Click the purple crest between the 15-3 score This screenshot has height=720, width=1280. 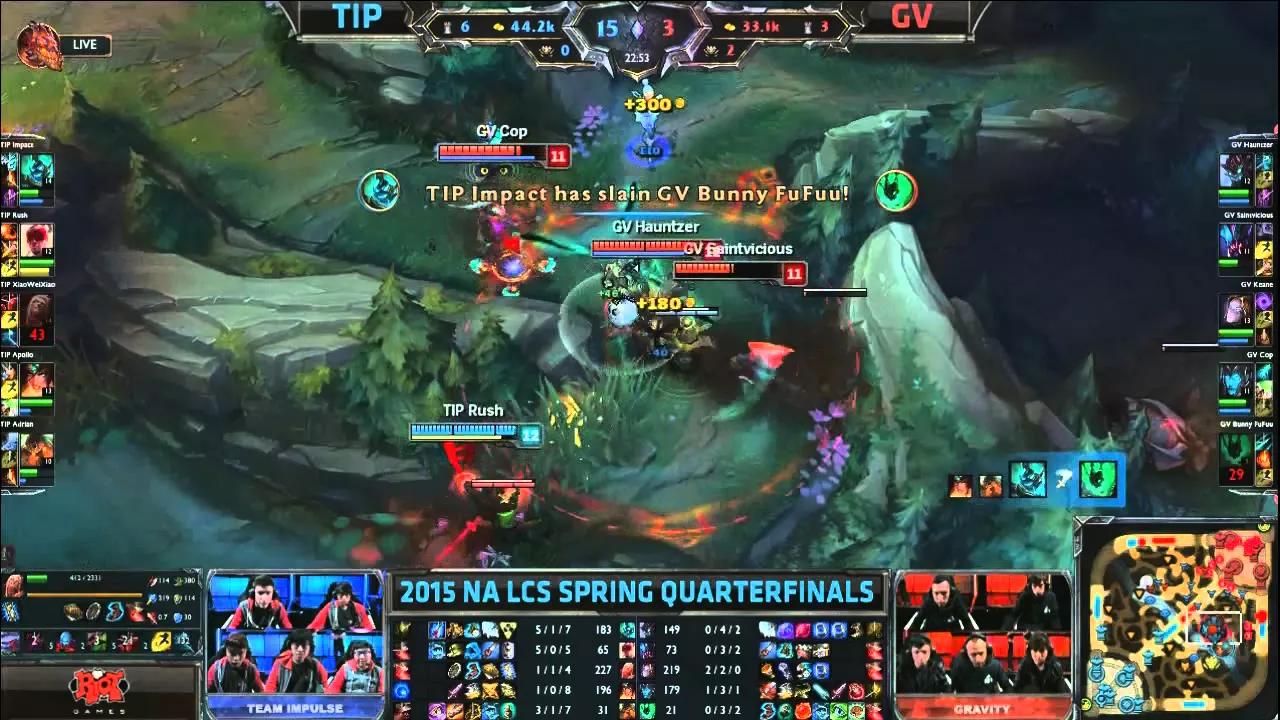click(637, 30)
